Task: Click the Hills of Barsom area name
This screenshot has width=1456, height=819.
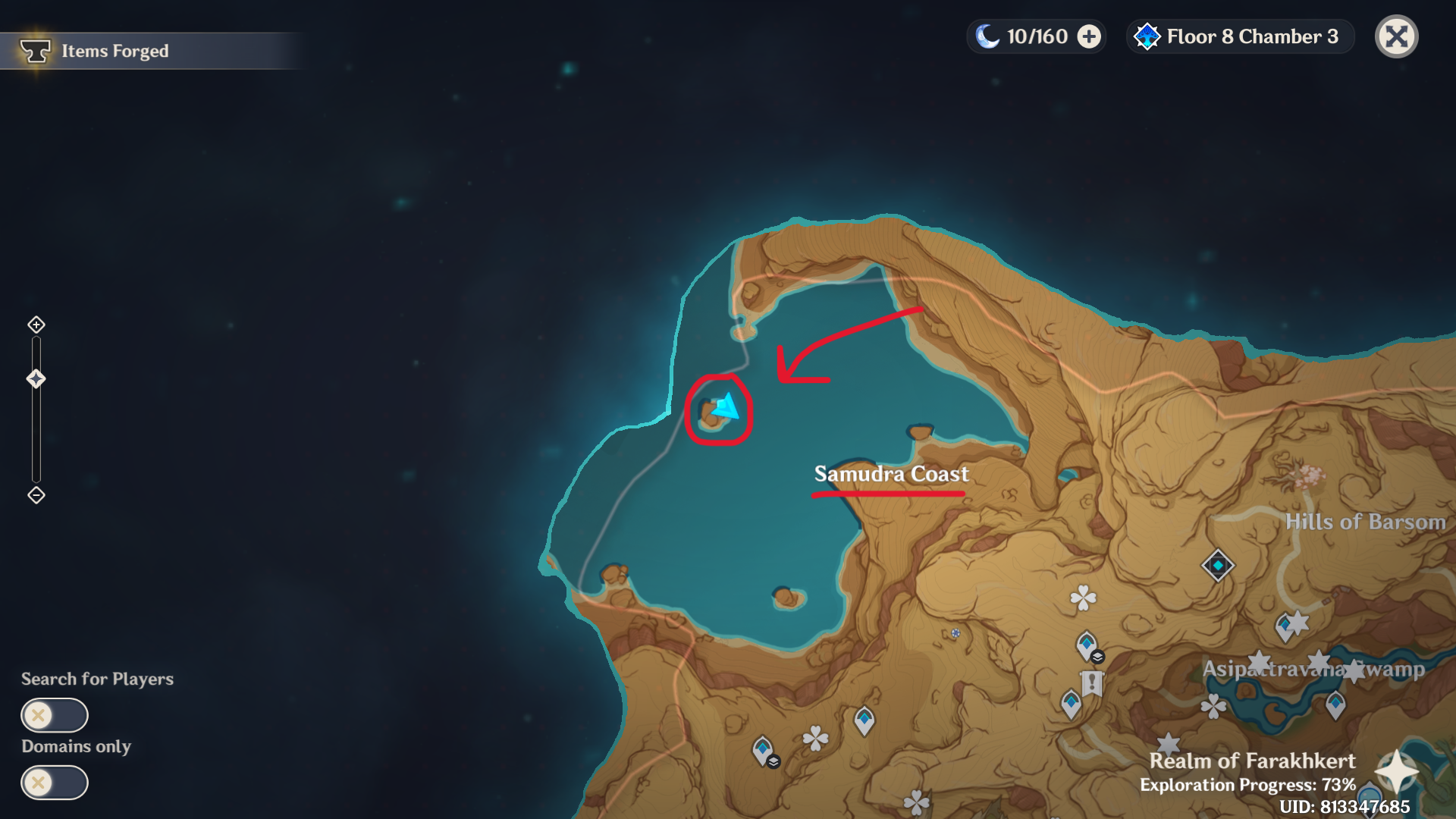Action: point(1365,522)
